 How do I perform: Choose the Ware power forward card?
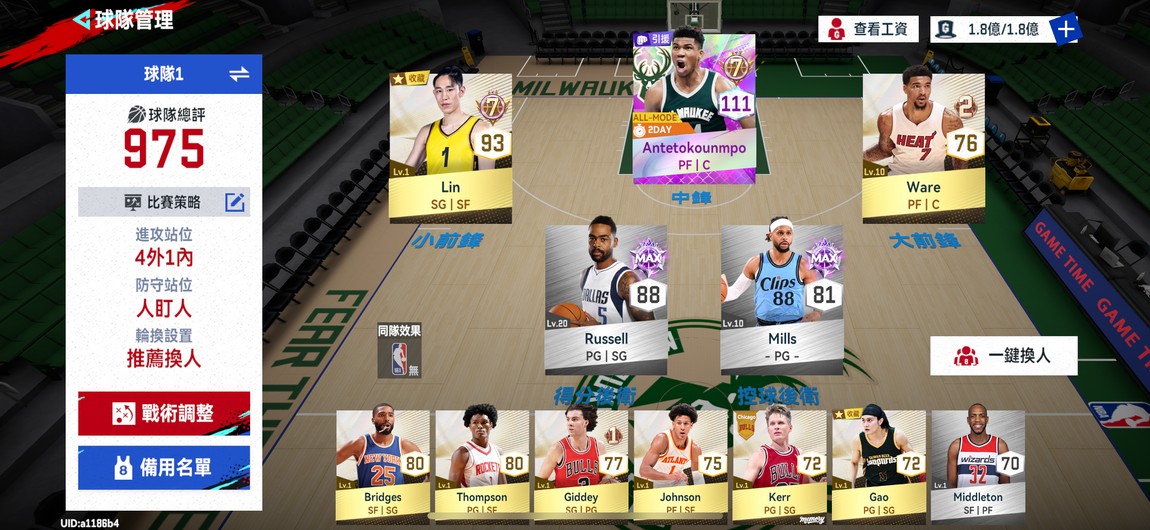pyautogui.click(x=923, y=148)
